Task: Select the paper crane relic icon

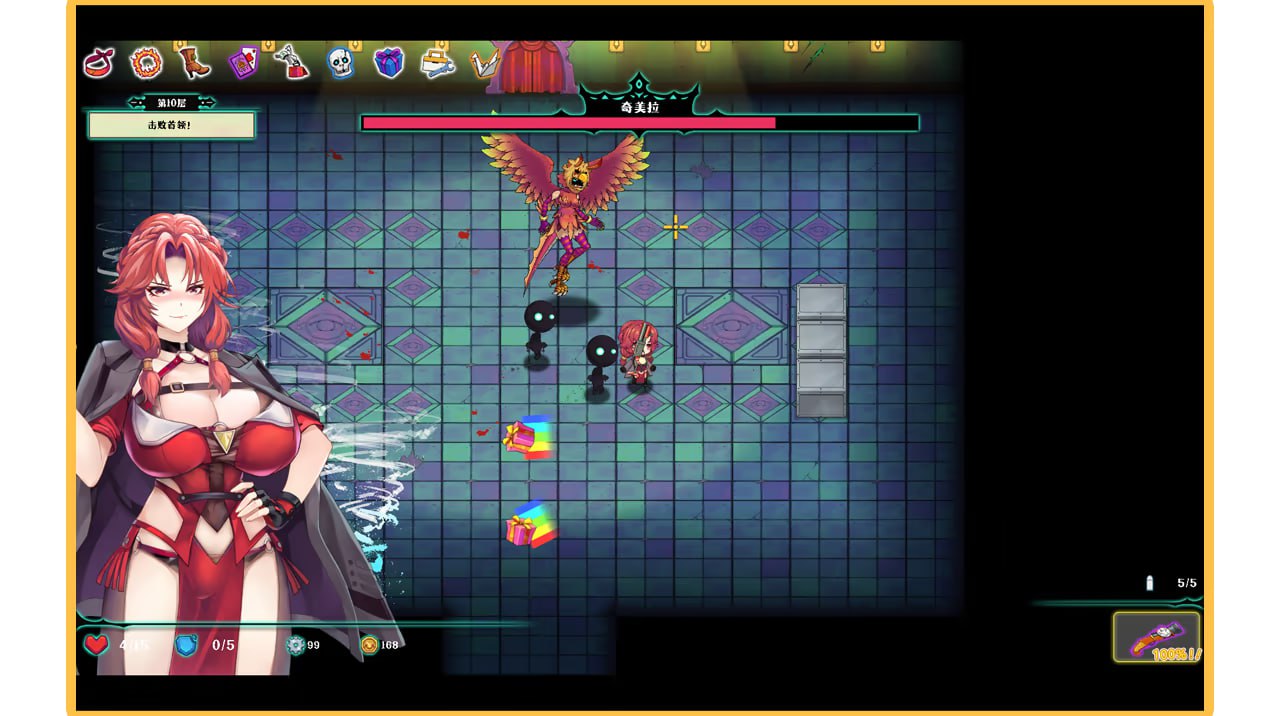Action: click(x=485, y=64)
